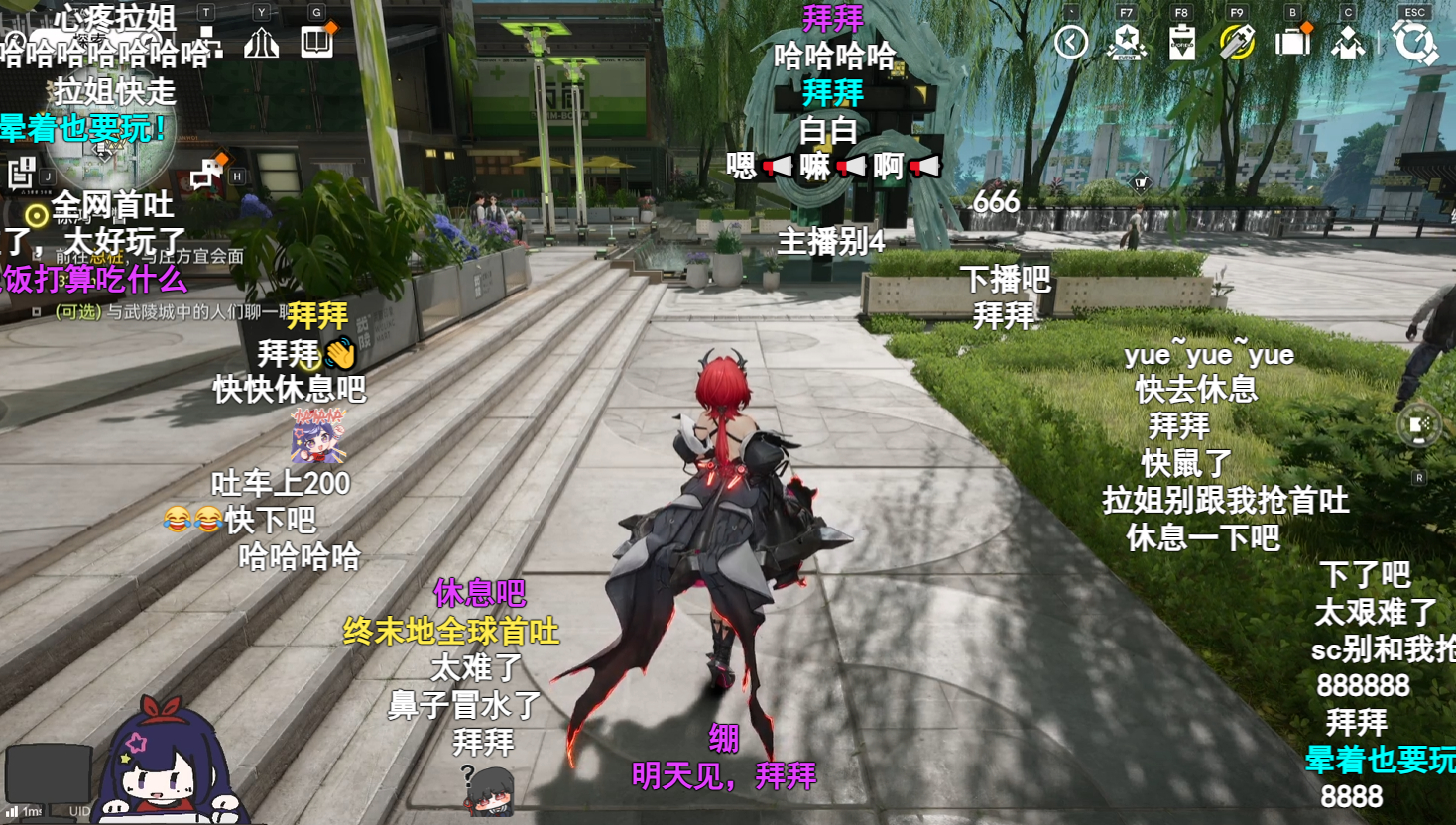Click the upward arrows building icon

tap(261, 43)
